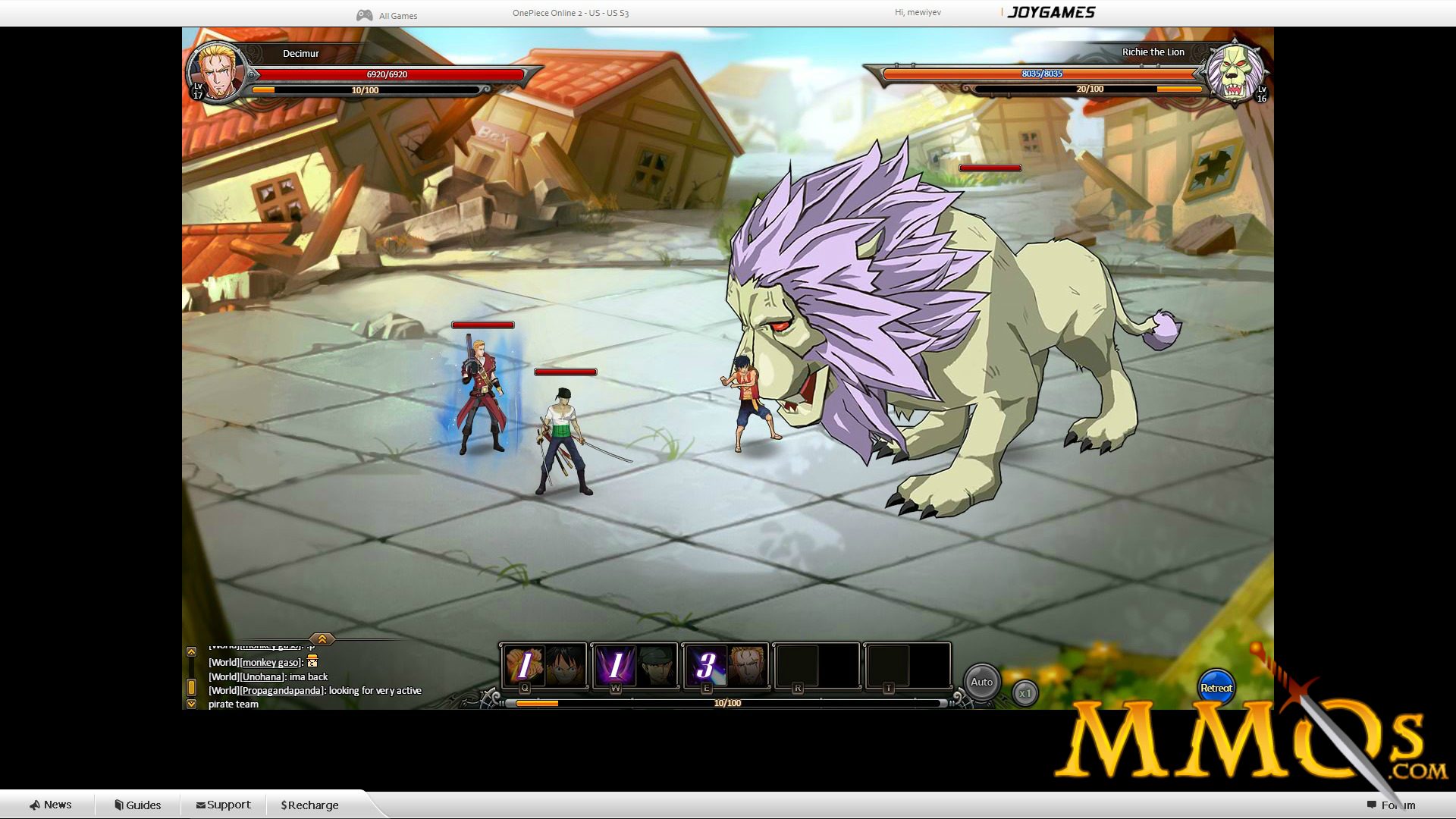Toggle the x1 battle speed setting
Image resolution: width=1456 pixels, height=819 pixels.
1025,692
